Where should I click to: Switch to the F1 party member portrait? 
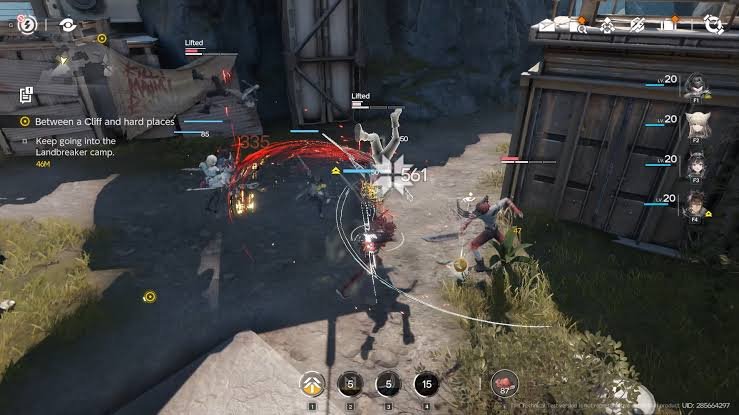tap(693, 89)
